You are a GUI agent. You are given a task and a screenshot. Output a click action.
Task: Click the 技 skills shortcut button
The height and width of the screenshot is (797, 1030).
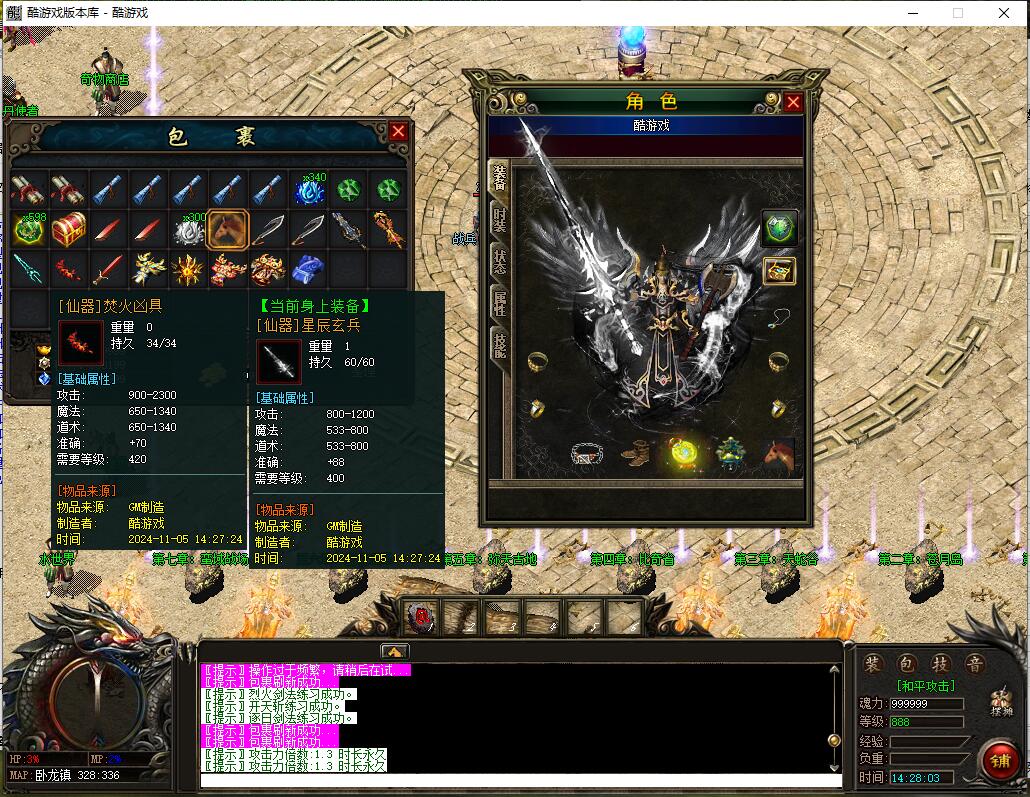coord(939,665)
